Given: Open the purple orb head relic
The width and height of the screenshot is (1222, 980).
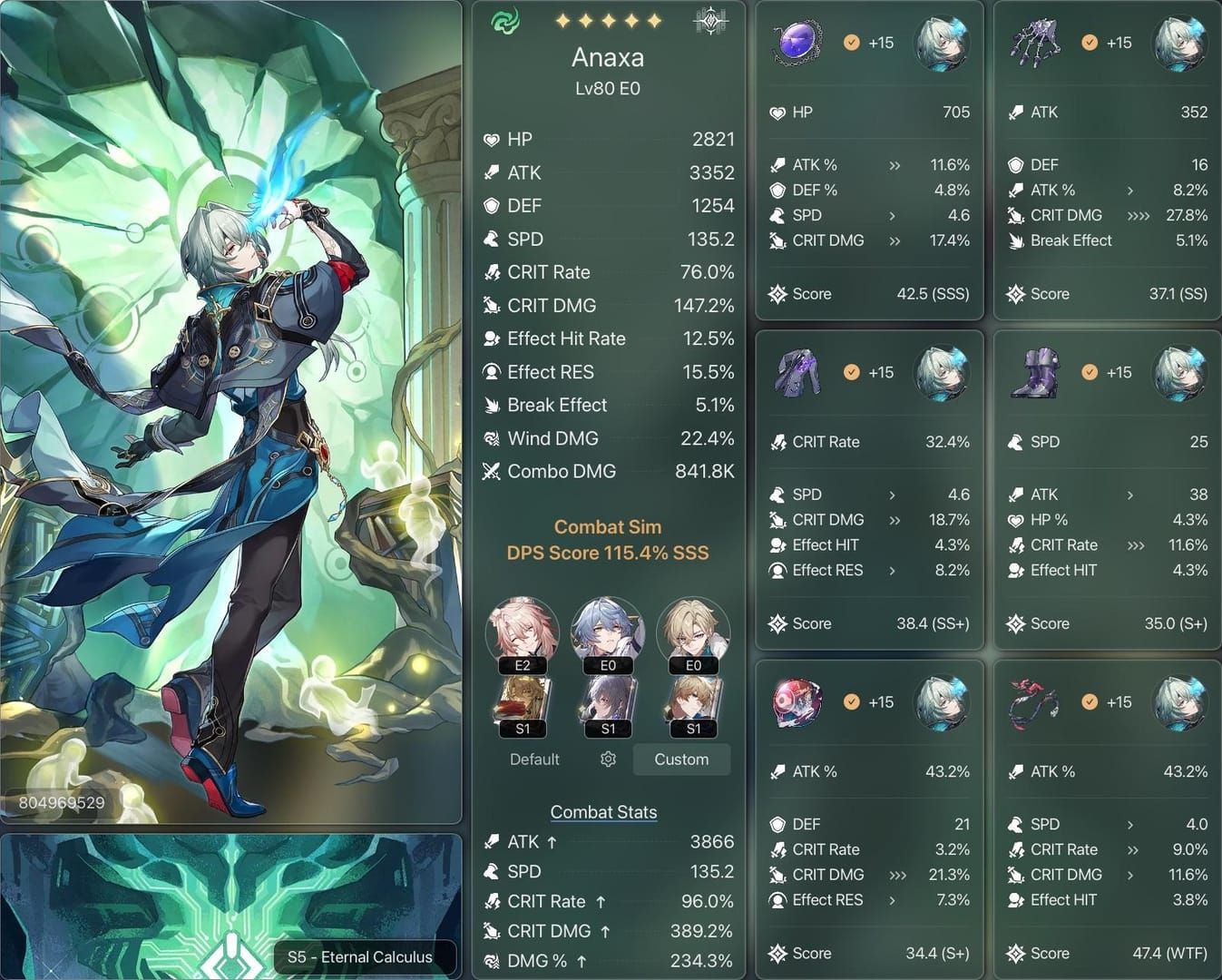Looking at the screenshot, I should (797, 44).
